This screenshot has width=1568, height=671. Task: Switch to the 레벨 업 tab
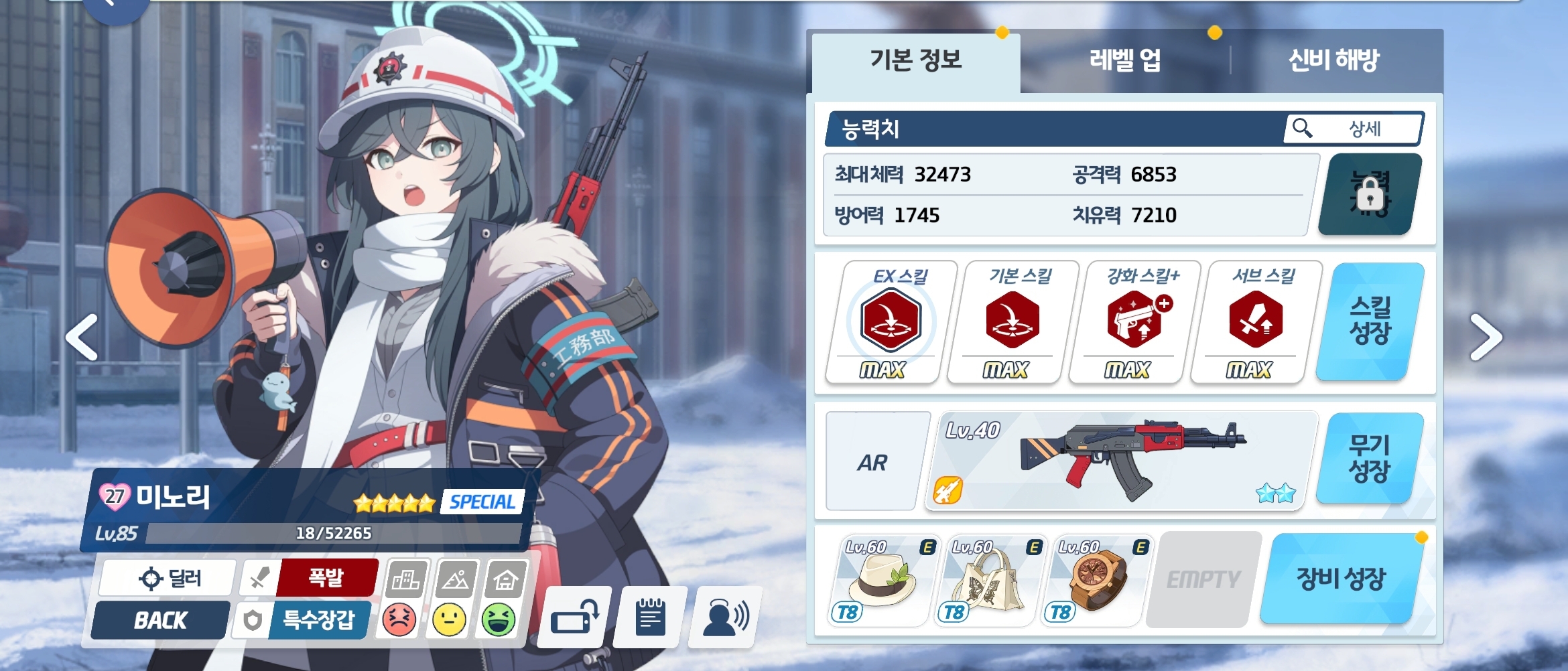(x=1124, y=60)
